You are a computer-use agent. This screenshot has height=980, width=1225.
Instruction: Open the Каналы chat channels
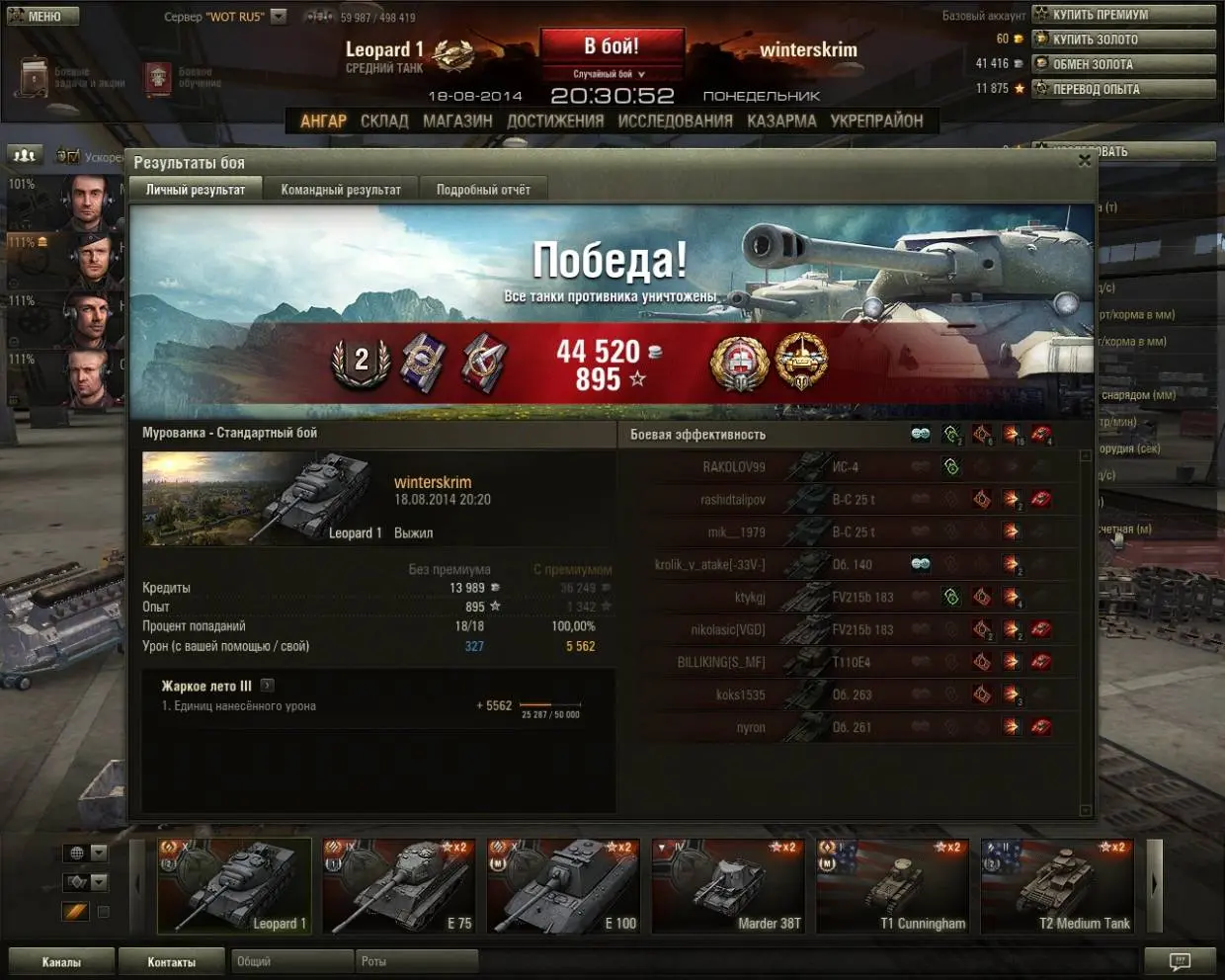[61, 961]
